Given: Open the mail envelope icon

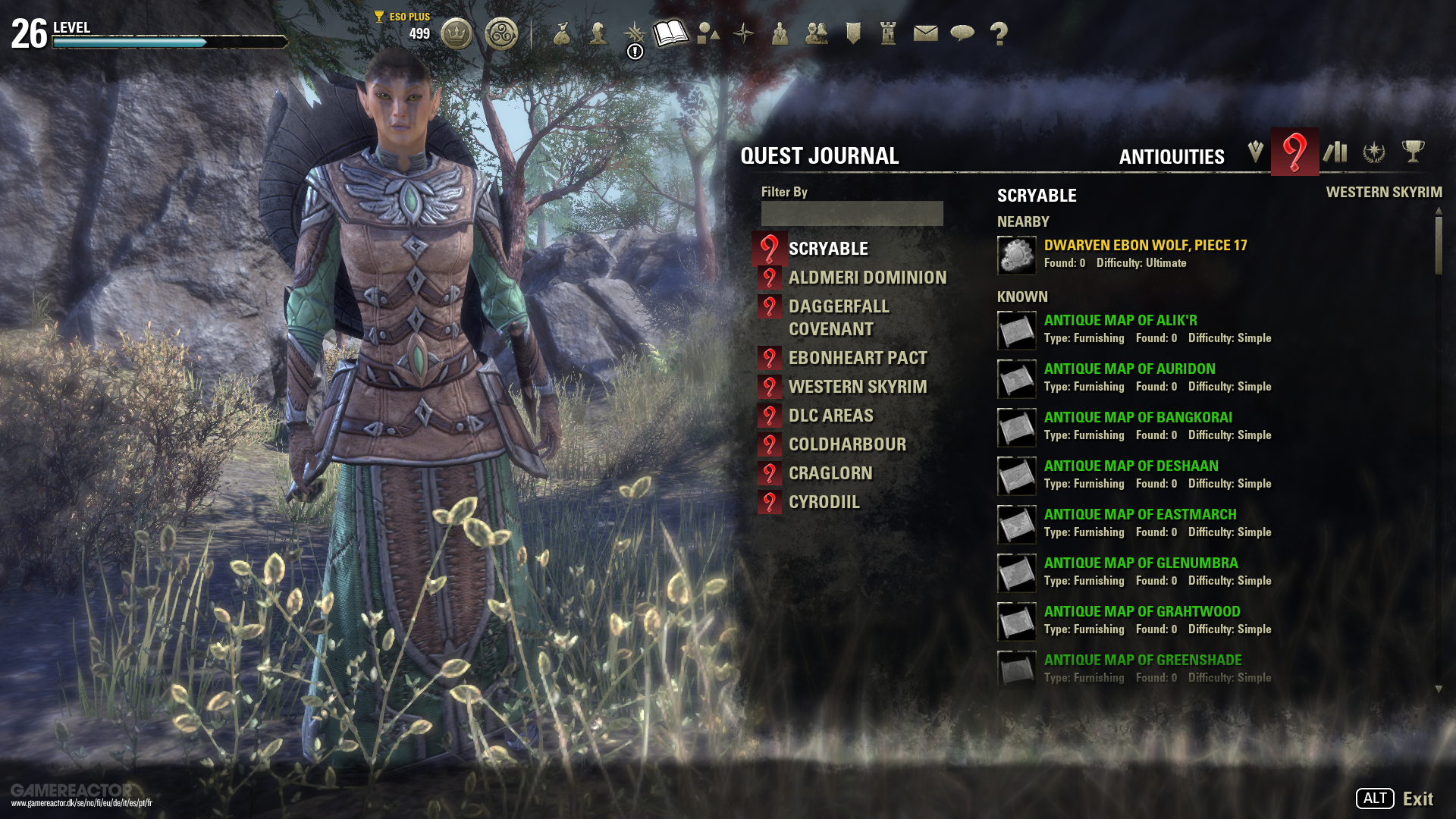Looking at the screenshot, I should pos(925,33).
